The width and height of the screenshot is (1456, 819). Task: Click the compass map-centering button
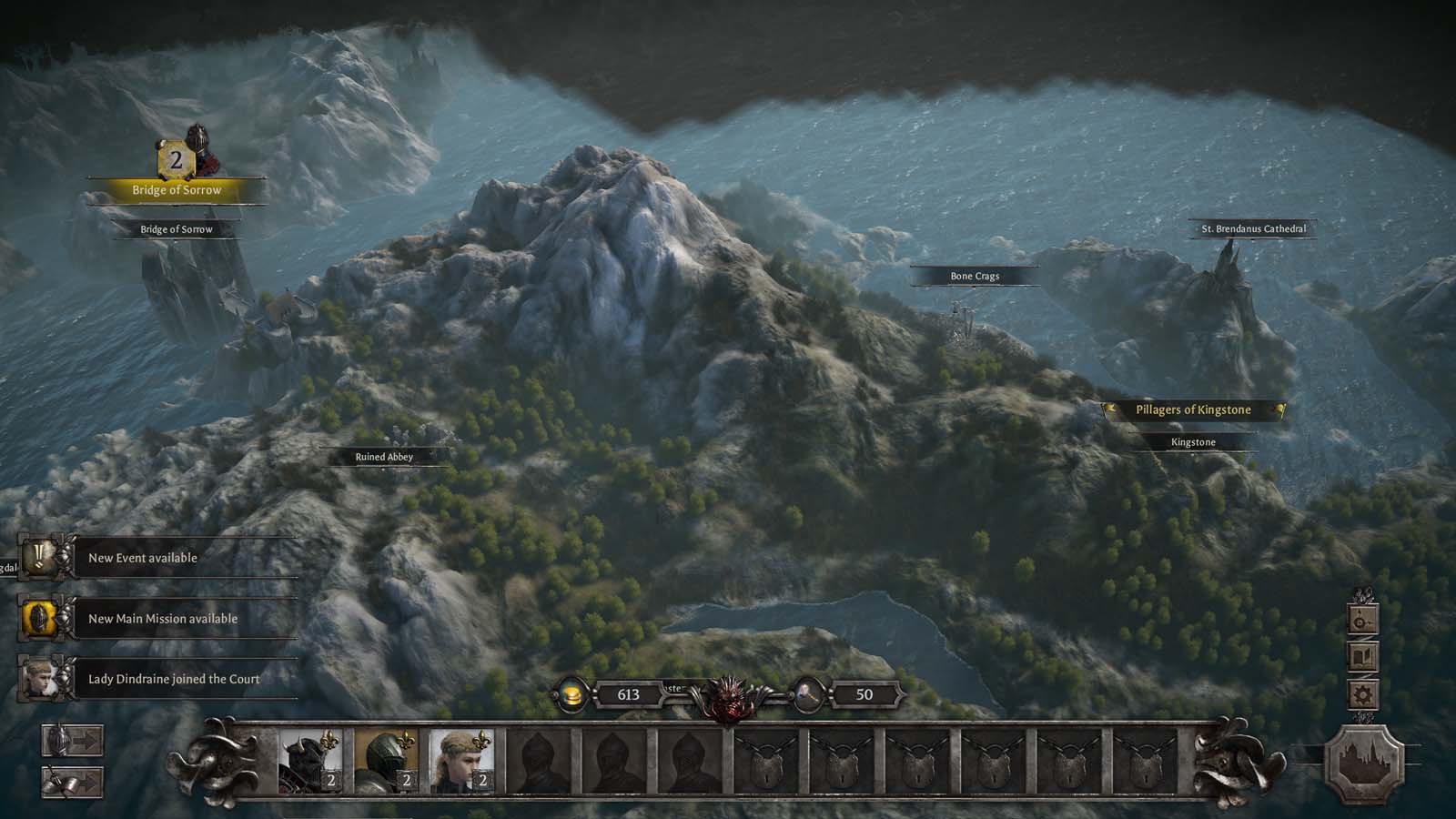tap(1362, 622)
